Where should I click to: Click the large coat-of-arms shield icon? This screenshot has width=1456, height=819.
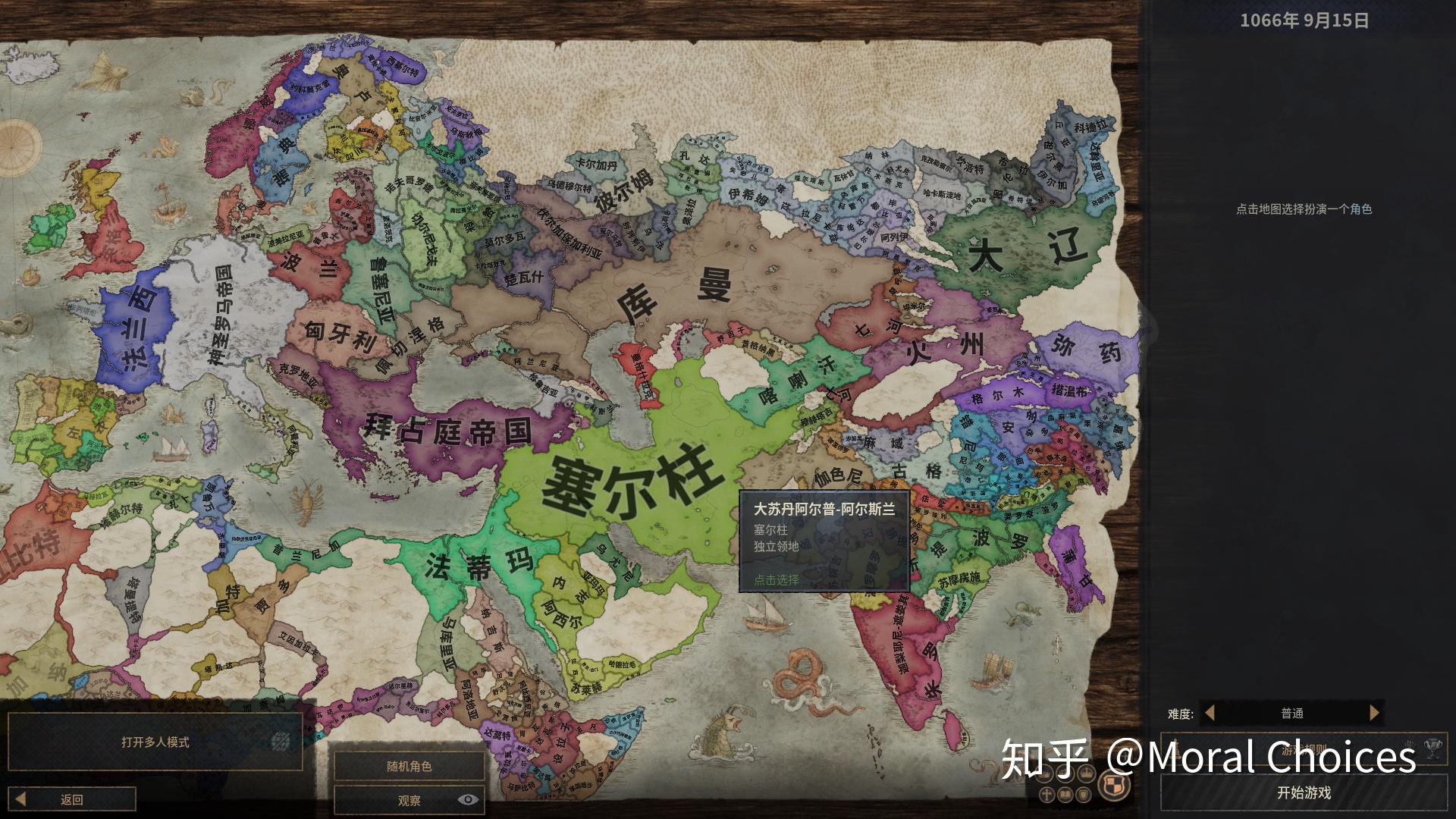click(x=1114, y=784)
